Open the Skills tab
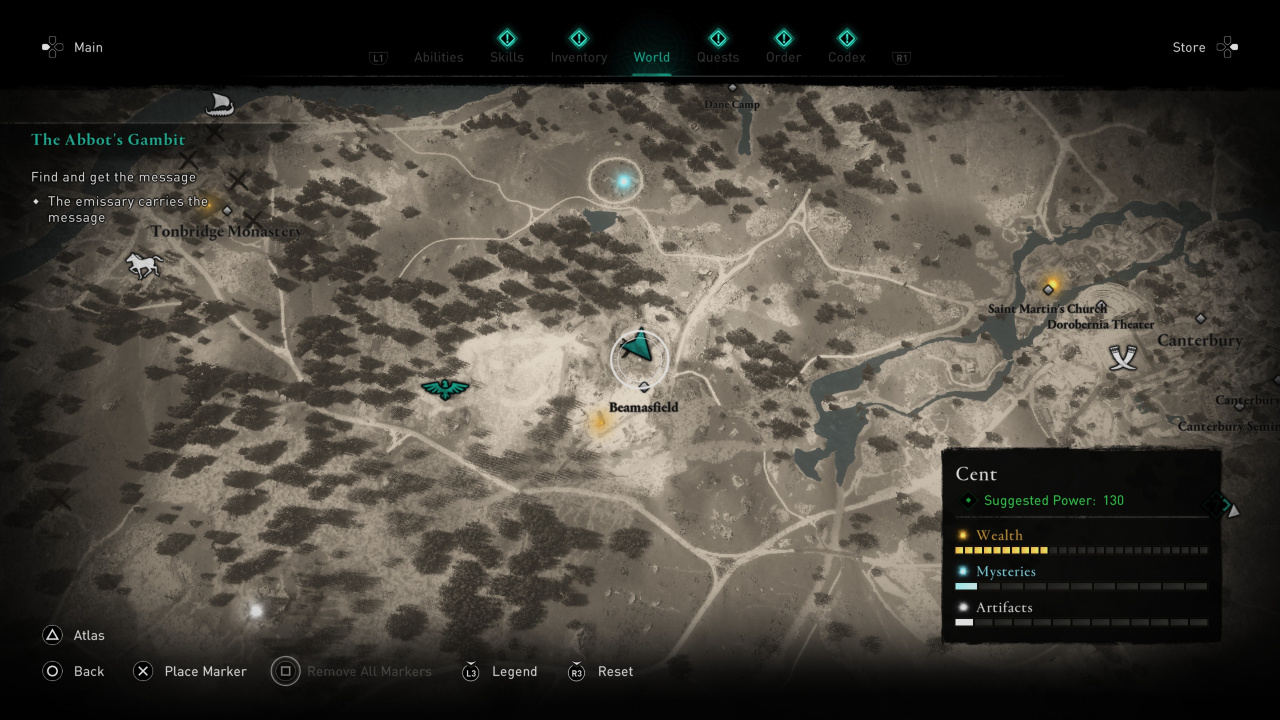The width and height of the screenshot is (1280, 720). point(506,57)
